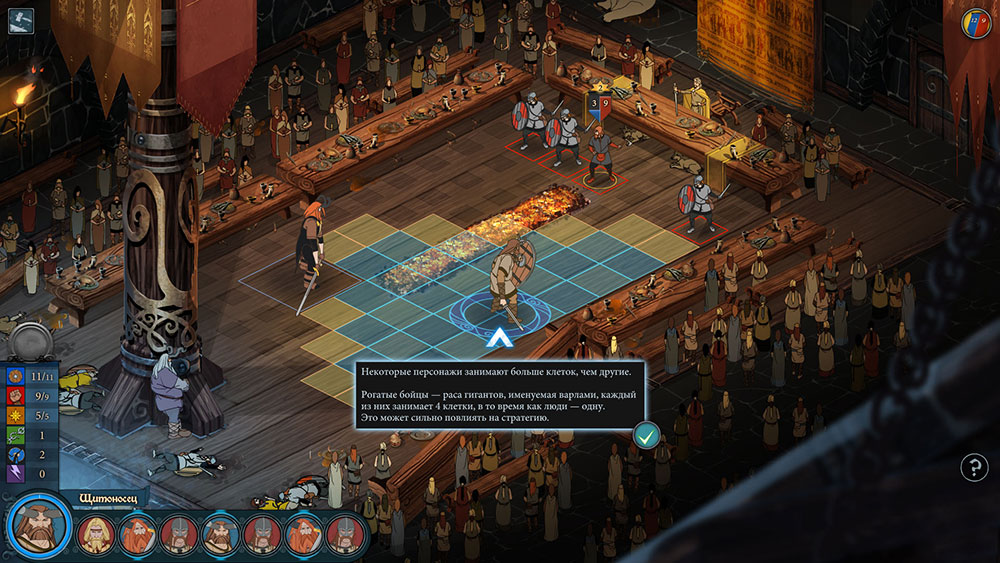Inspect the red fist strength stat icon
This screenshot has height=563, width=1000.
pos(16,397)
